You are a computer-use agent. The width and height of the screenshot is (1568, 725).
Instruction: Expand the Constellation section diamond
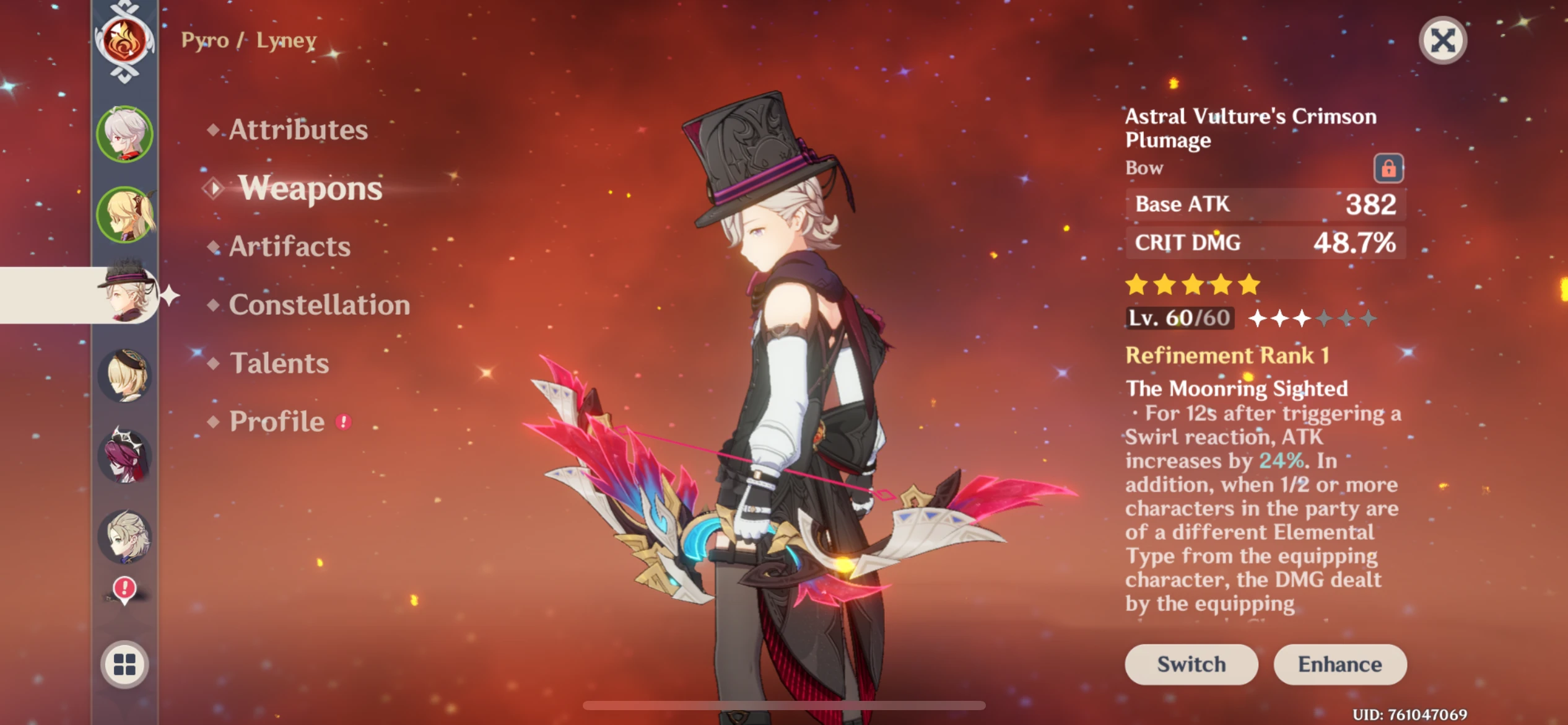214,304
